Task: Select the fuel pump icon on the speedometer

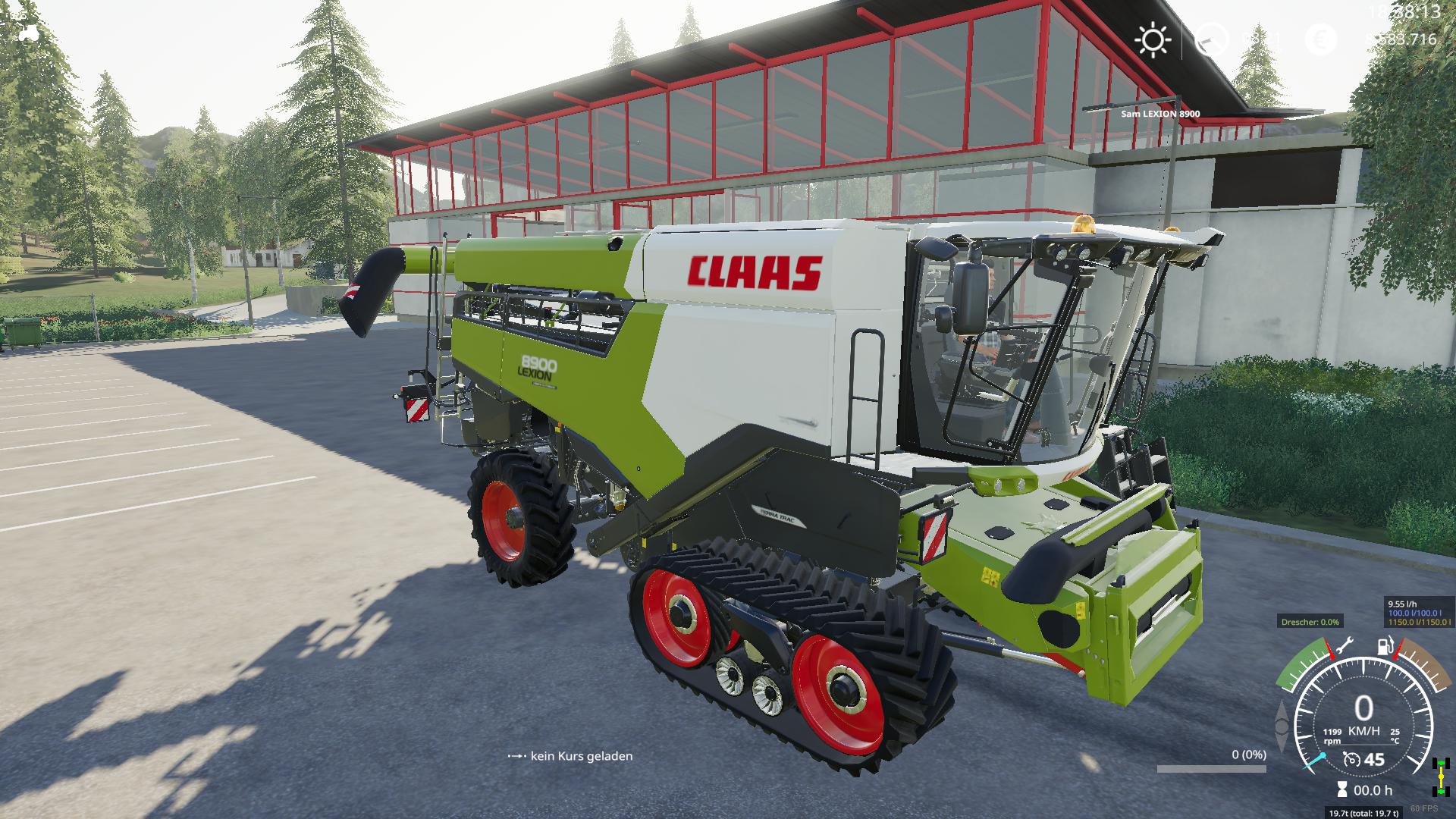Action: (x=1385, y=645)
